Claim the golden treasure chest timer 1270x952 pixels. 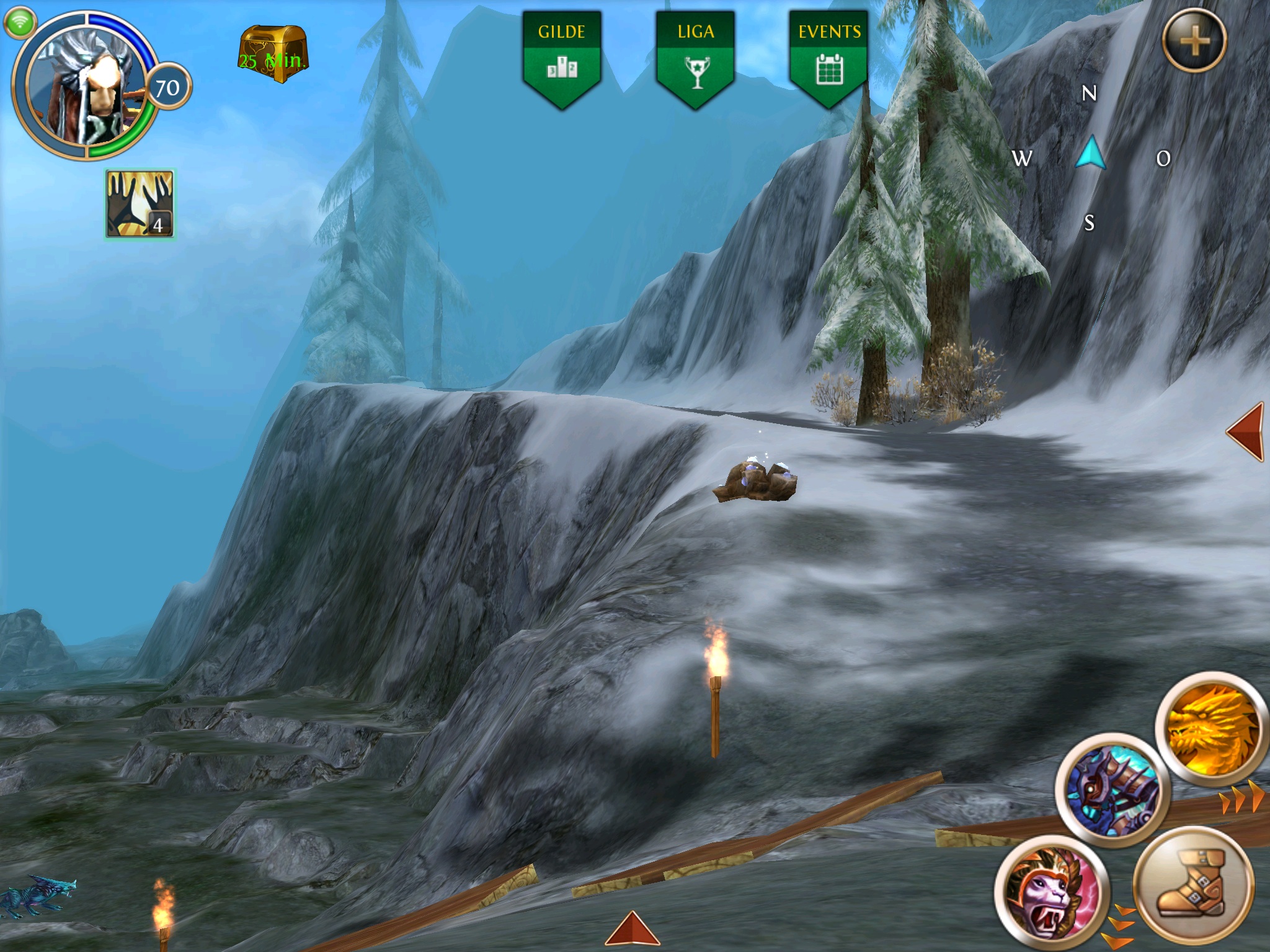click(x=273, y=55)
